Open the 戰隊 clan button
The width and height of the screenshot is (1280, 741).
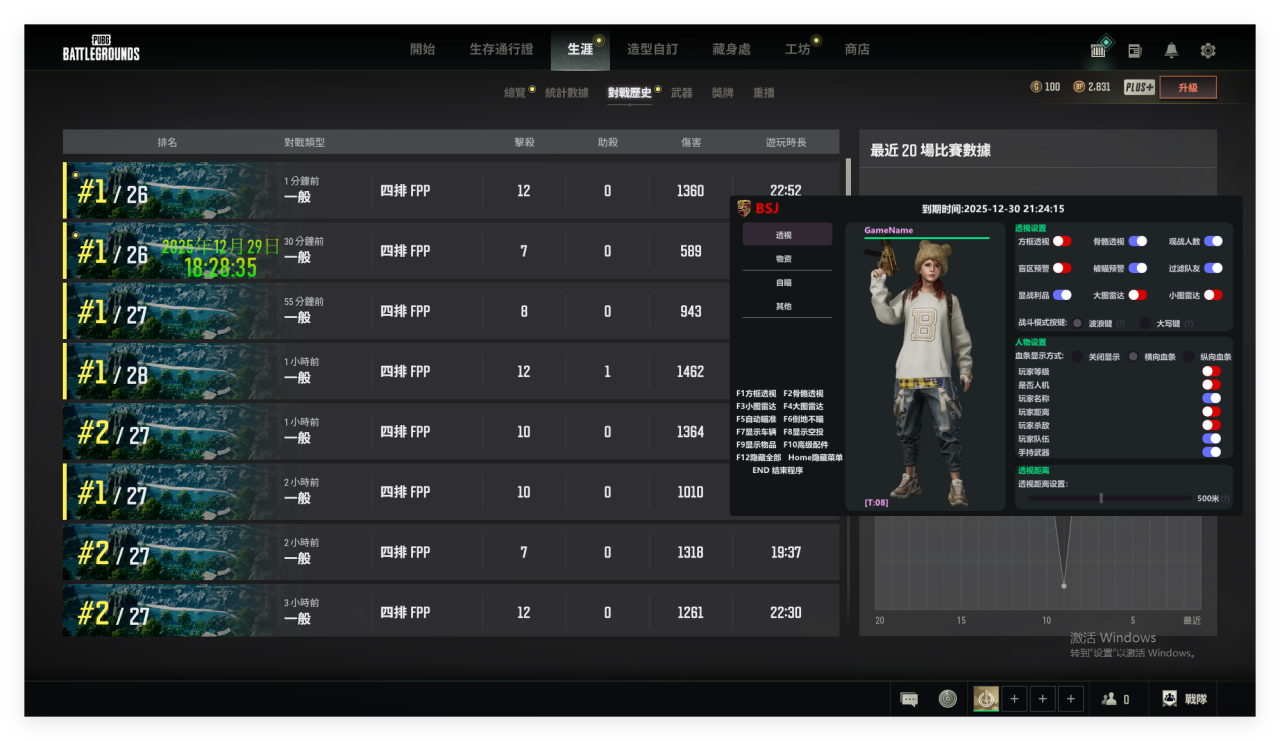click(x=1185, y=699)
